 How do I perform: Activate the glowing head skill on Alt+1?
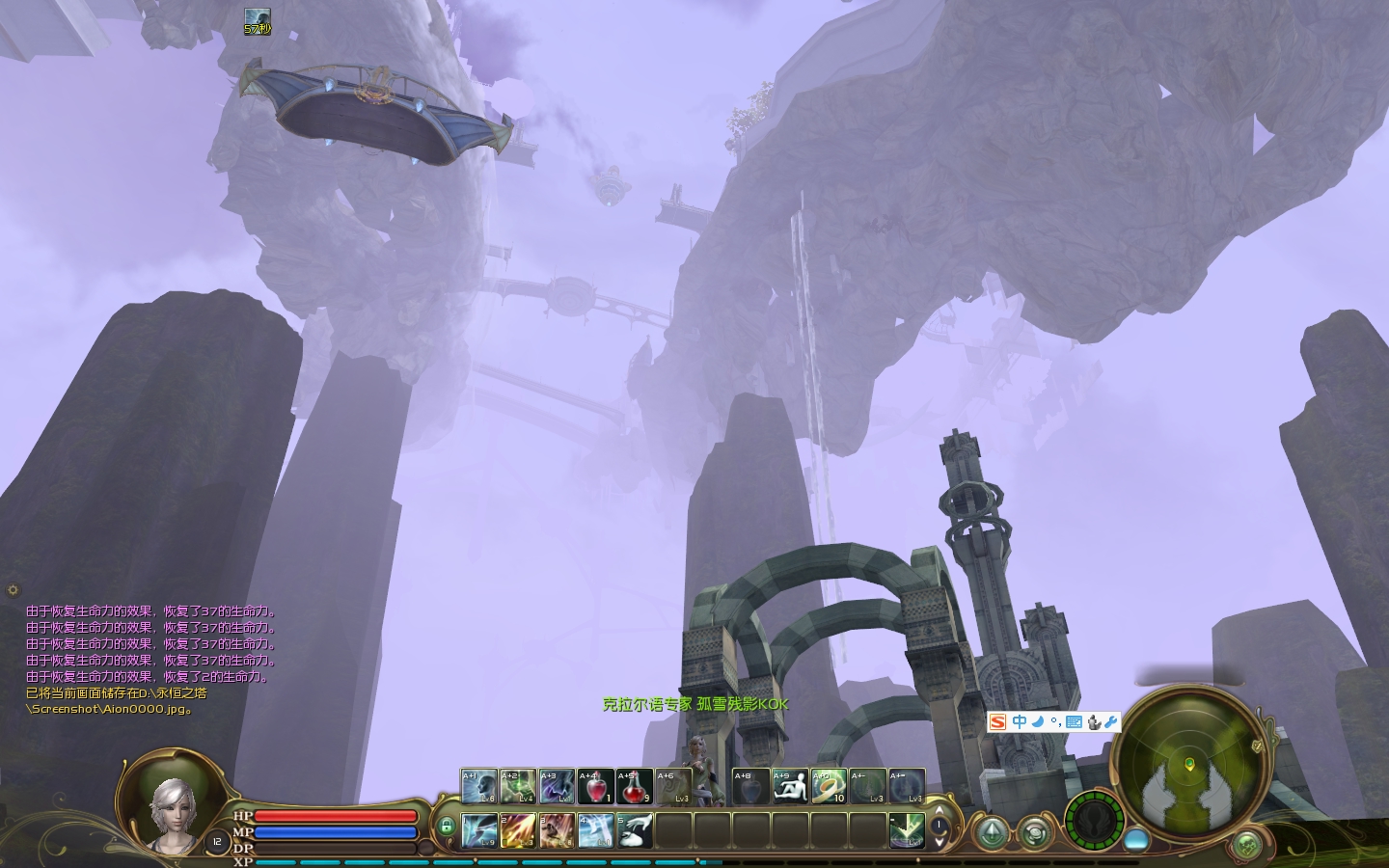(479, 786)
